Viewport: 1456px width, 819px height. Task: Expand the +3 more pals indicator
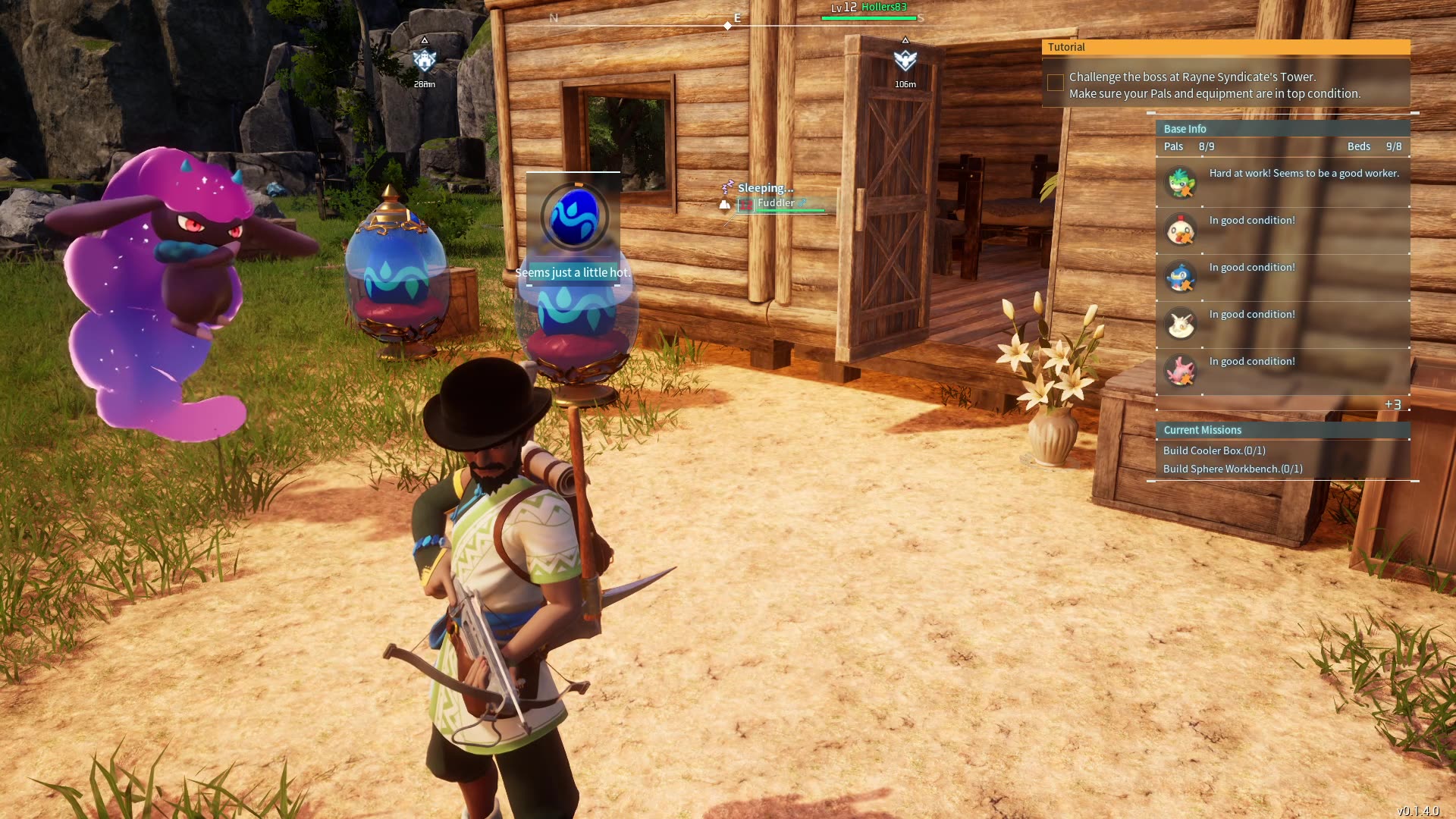pyautogui.click(x=1392, y=405)
